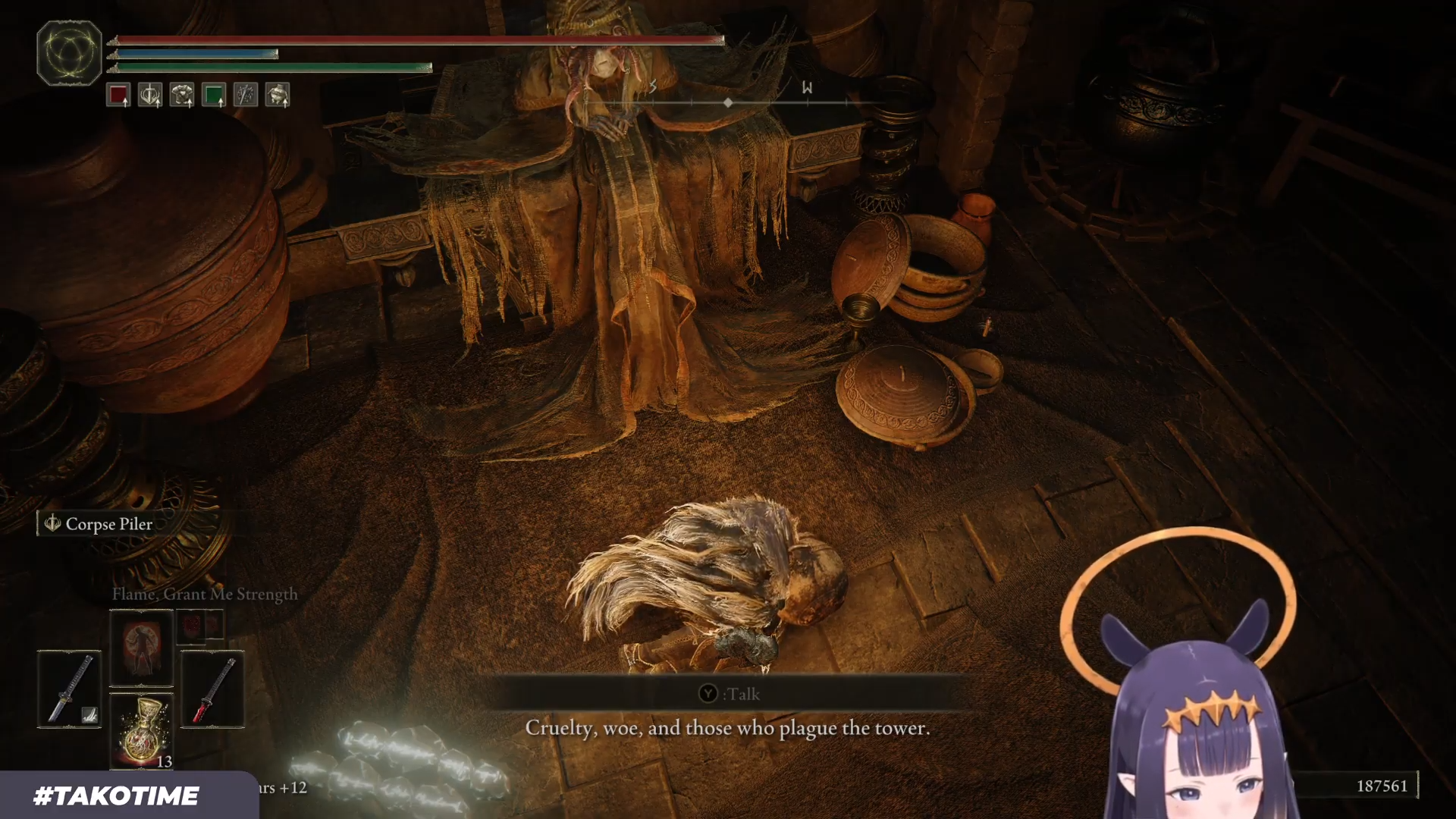This screenshot has height=819, width=1456.
Task: Inspect the feathered blade status icon
Action: coord(246,95)
